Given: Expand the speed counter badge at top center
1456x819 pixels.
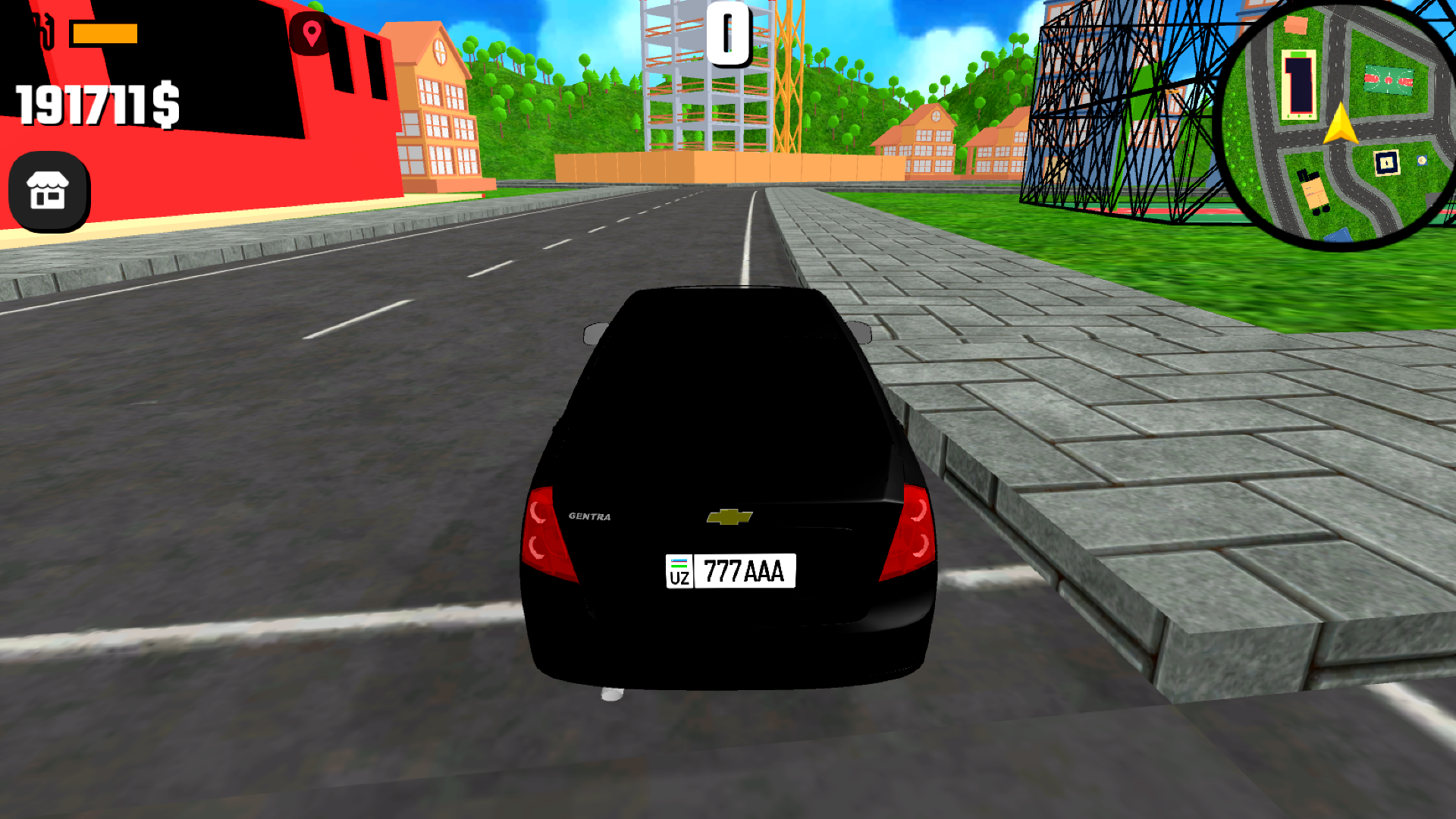Looking at the screenshot, I should pos(729,34).
